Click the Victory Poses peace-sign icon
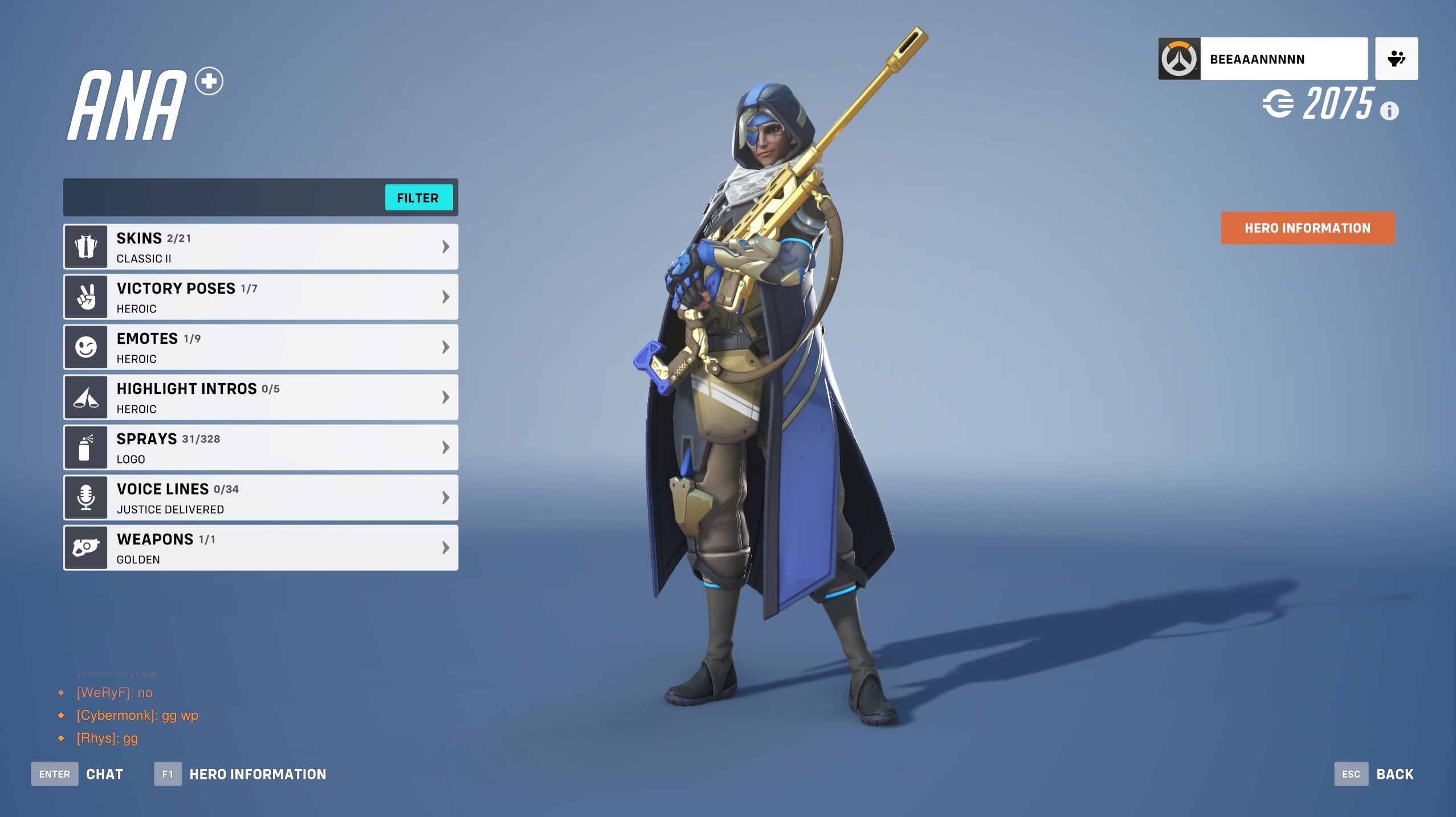This screenshot has height=817, width=1456. click(x=85, y=296)
